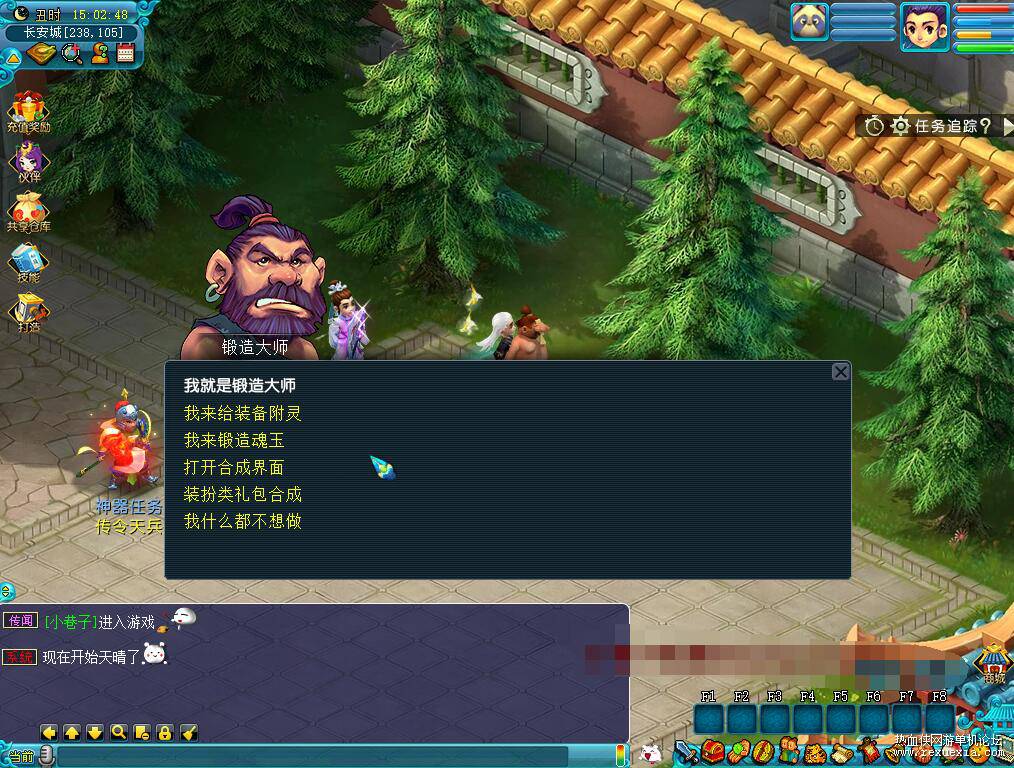Open the synthesis interface option "打开合成界面"
1014x768 pixels.
pyautogui.click(x=235, y=467)
